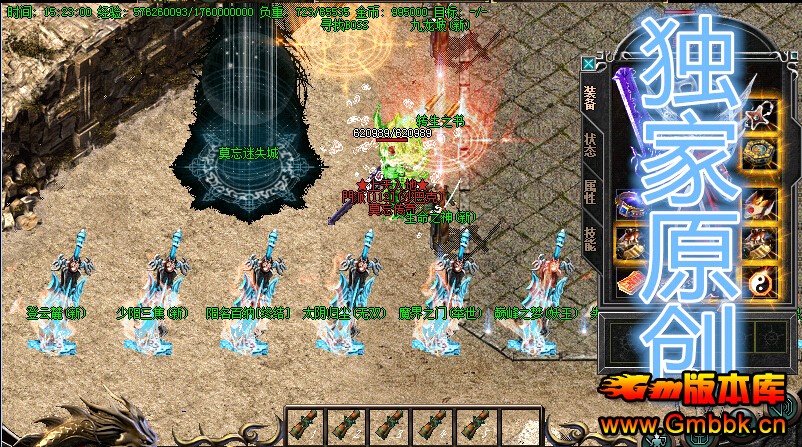Choose the shuriken-shaped item equipment slot
The width and height of the screenshot is (802, 447).
pyautogui.click(x=760, y=115)
